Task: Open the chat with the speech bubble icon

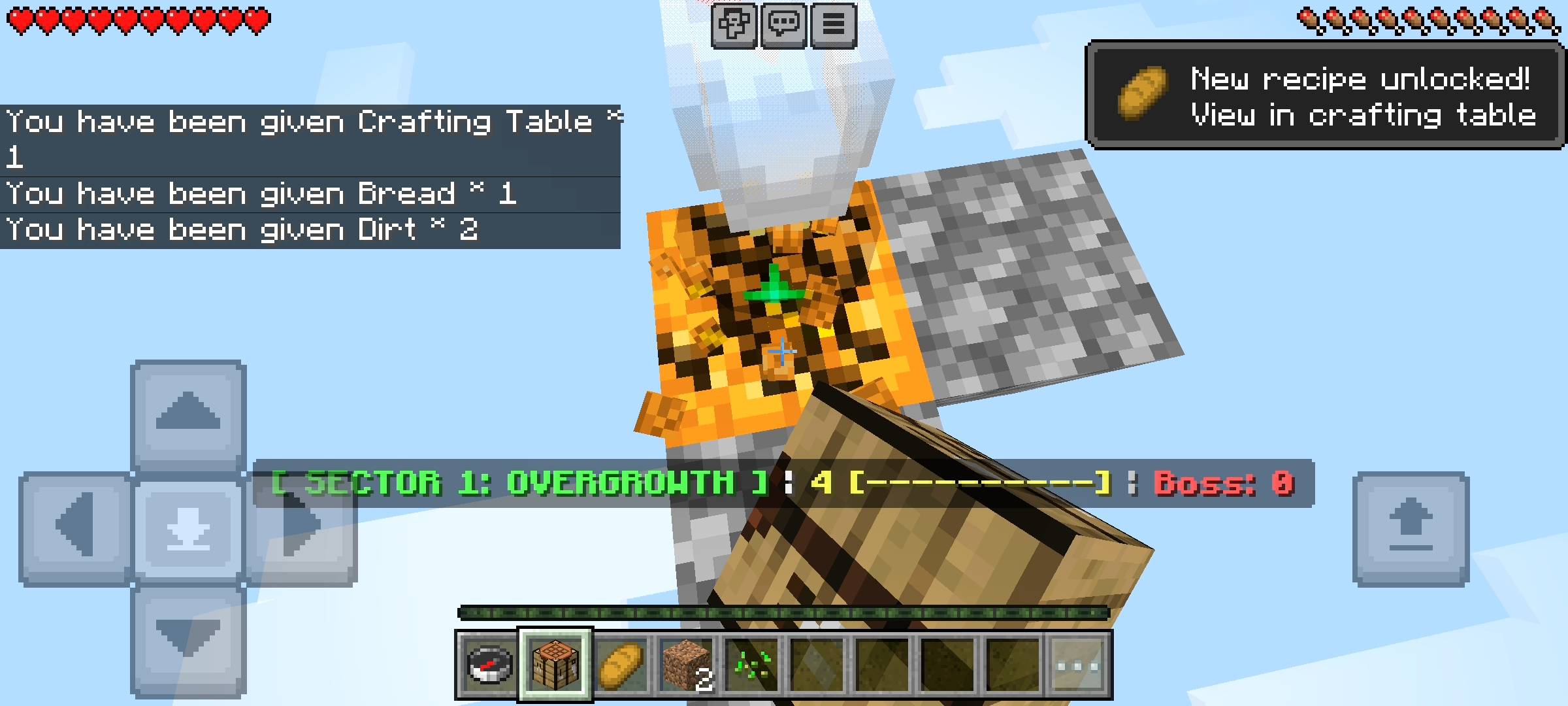Action: tap(784, 25)
